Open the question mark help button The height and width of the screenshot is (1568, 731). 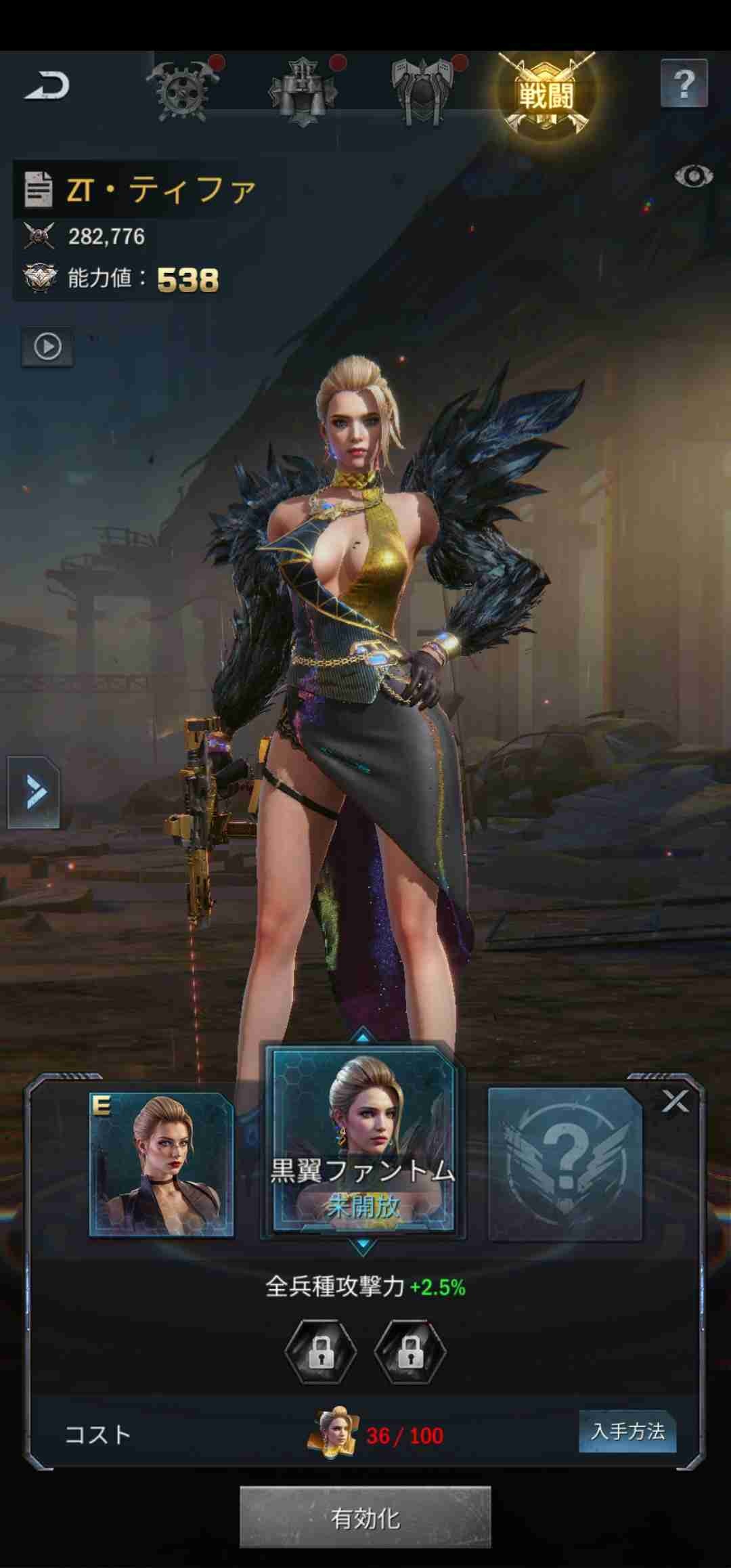[x=684, y=84]
